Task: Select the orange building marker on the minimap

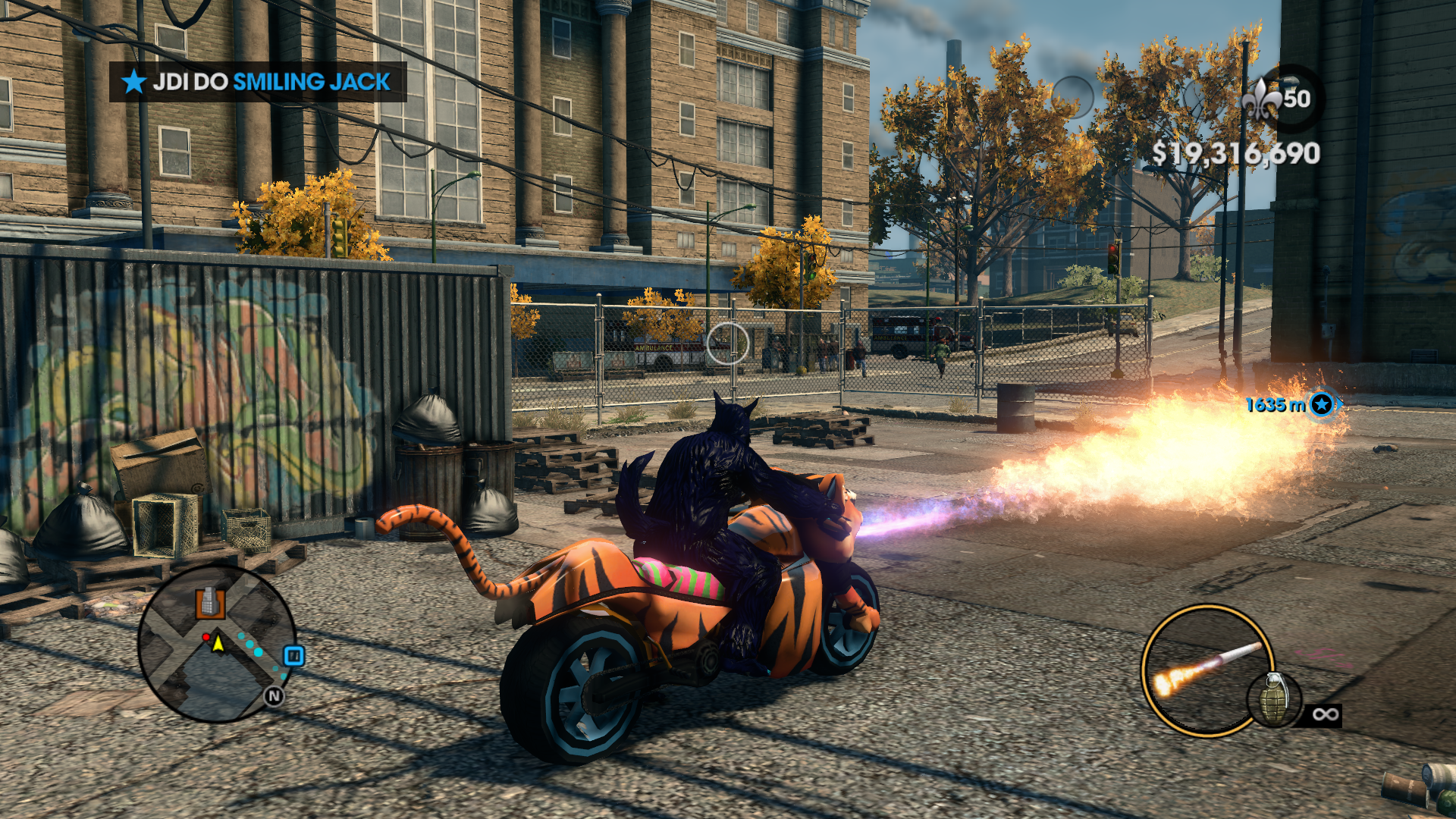Action: coord(210,603)
